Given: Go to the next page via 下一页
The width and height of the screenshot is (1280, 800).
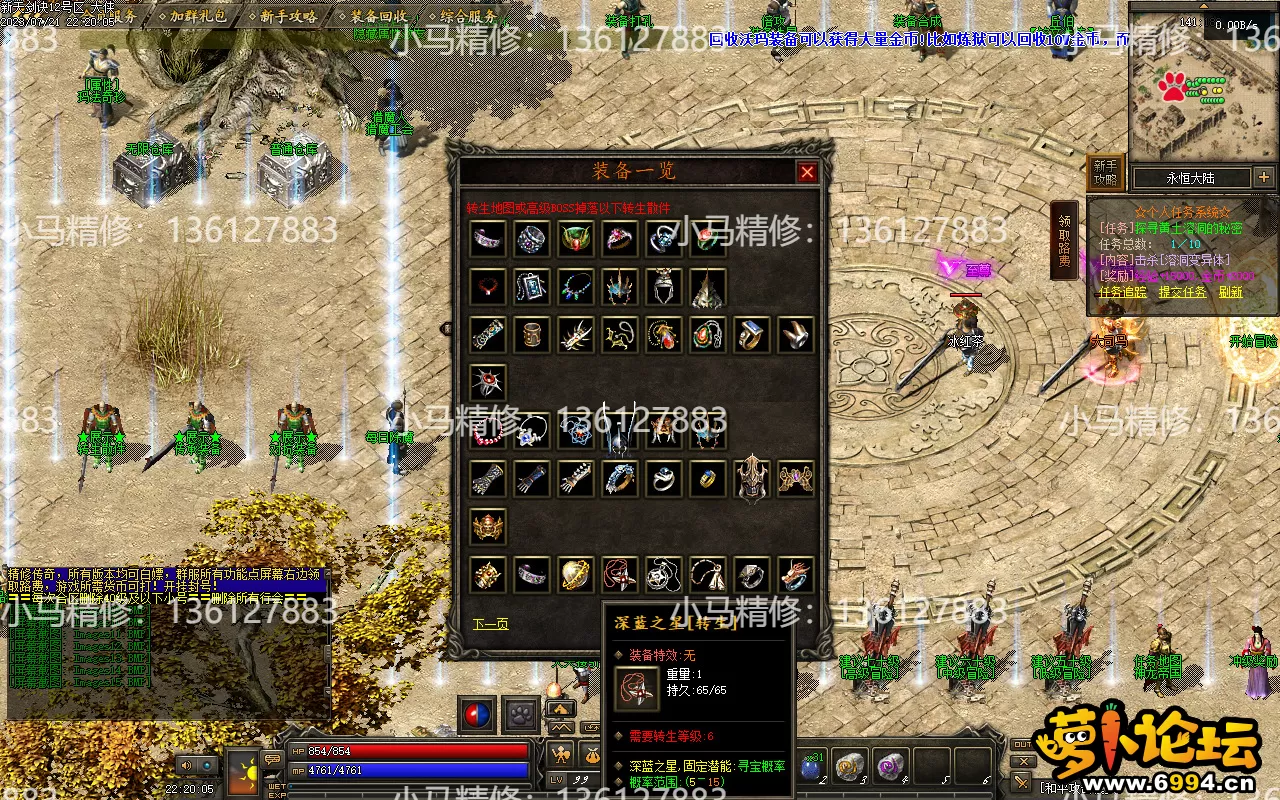Looking at the screenshot, I should (x=490, y=624).
